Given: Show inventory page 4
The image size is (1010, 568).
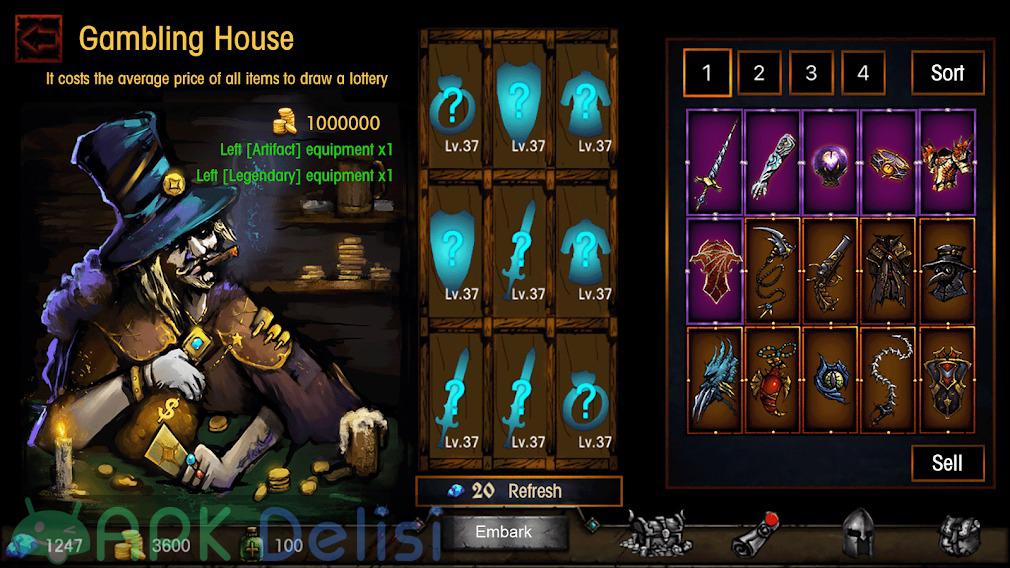Looking at the screenshot, I should click(863, 73).
